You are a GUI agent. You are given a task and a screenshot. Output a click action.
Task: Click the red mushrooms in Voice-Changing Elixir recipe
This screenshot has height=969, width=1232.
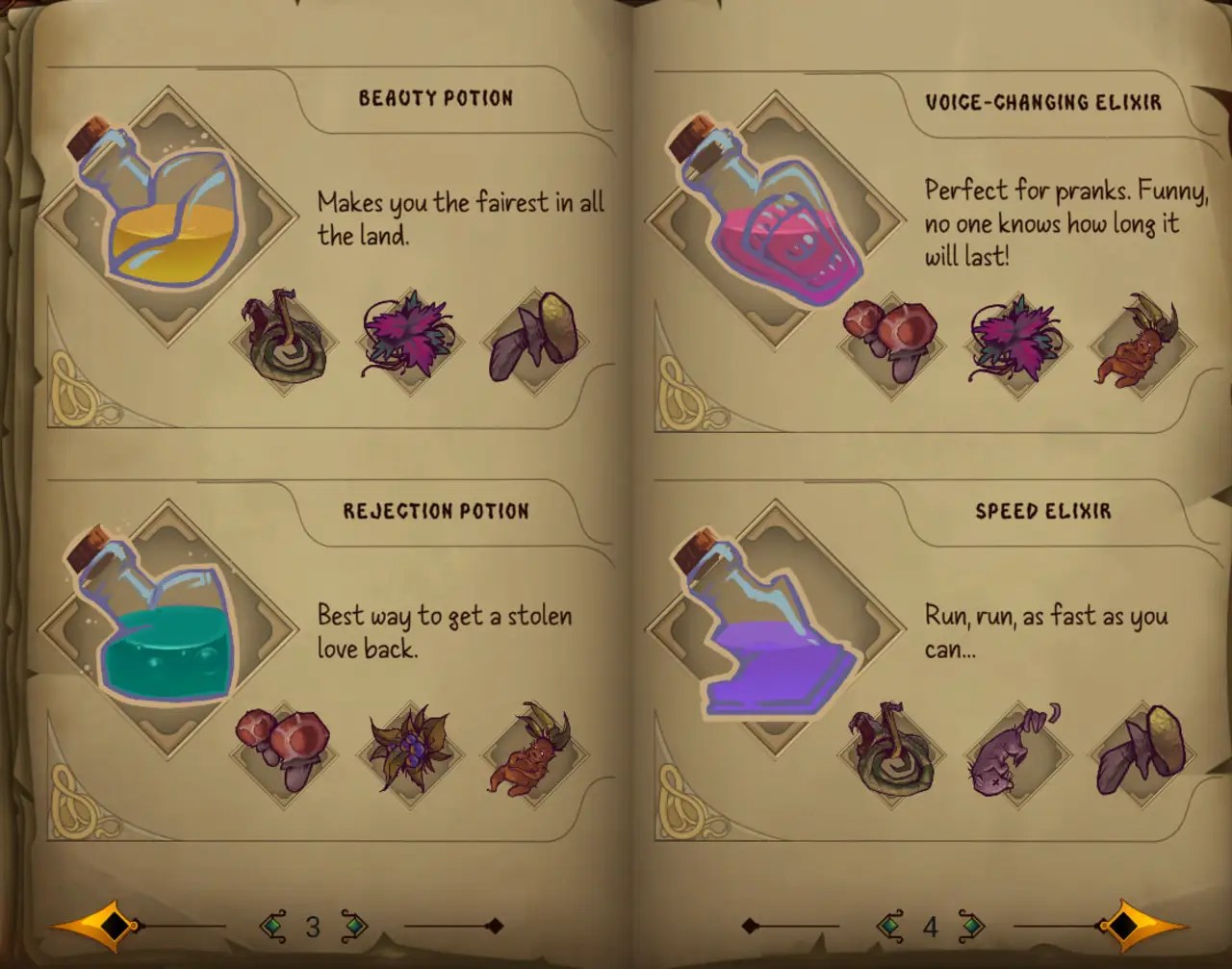pyautogui.click(x=887, y=339)
